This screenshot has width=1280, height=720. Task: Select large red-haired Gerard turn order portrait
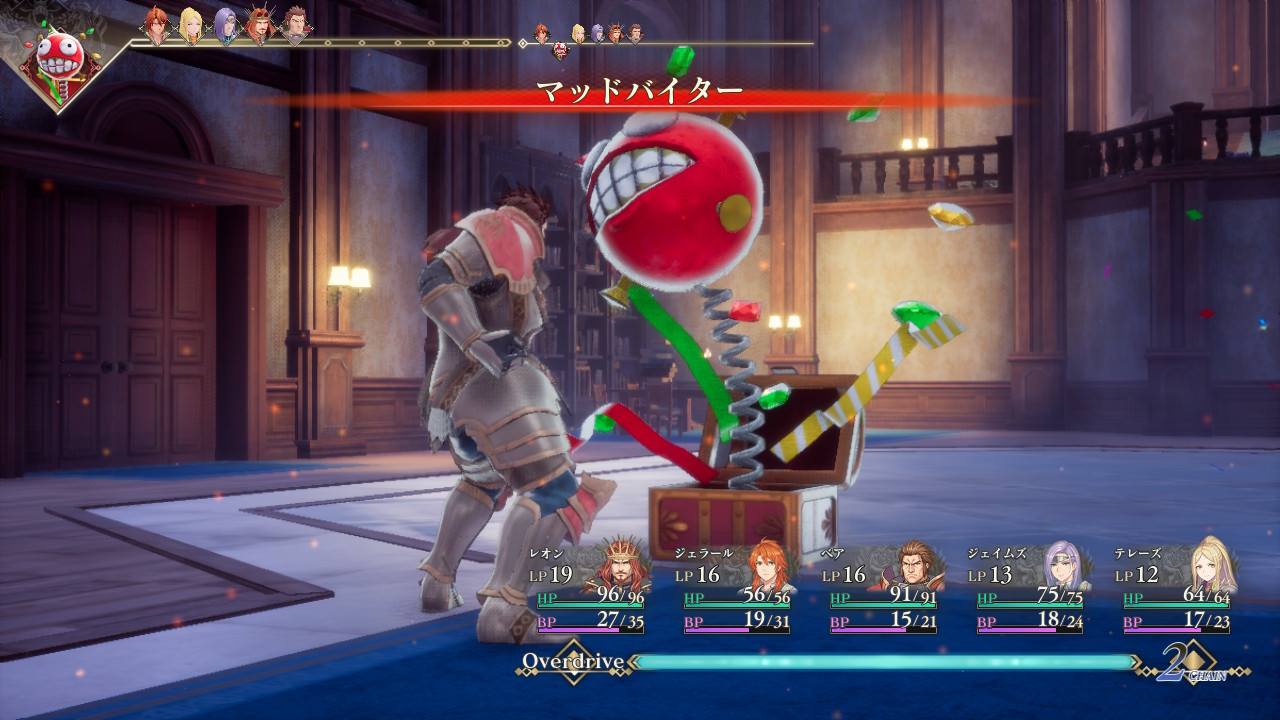click(x=156, y=26)
